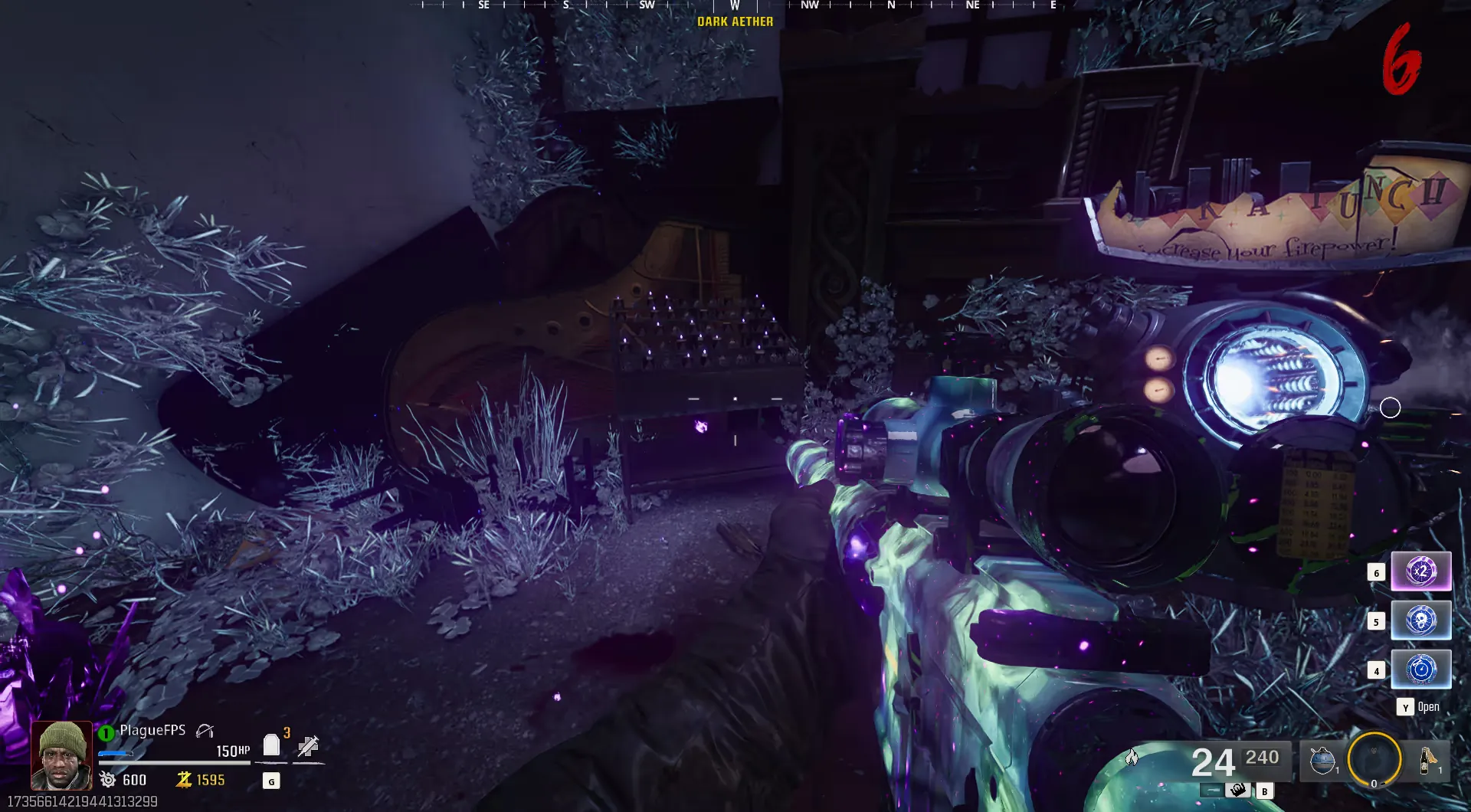
Task: Use the stopwatch GobbleGum slot
Action: coord(1420,670)
